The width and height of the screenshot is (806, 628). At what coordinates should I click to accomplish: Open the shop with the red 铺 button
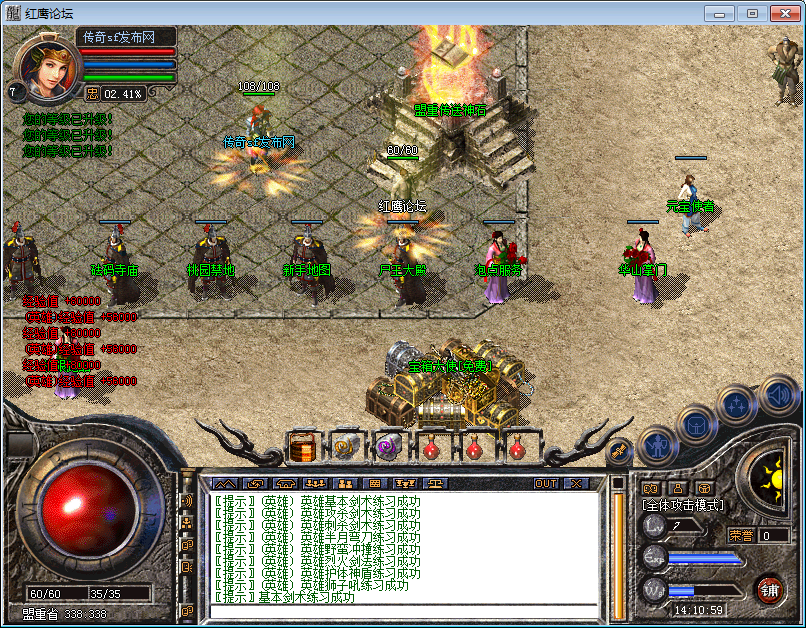tap(769, 589)
